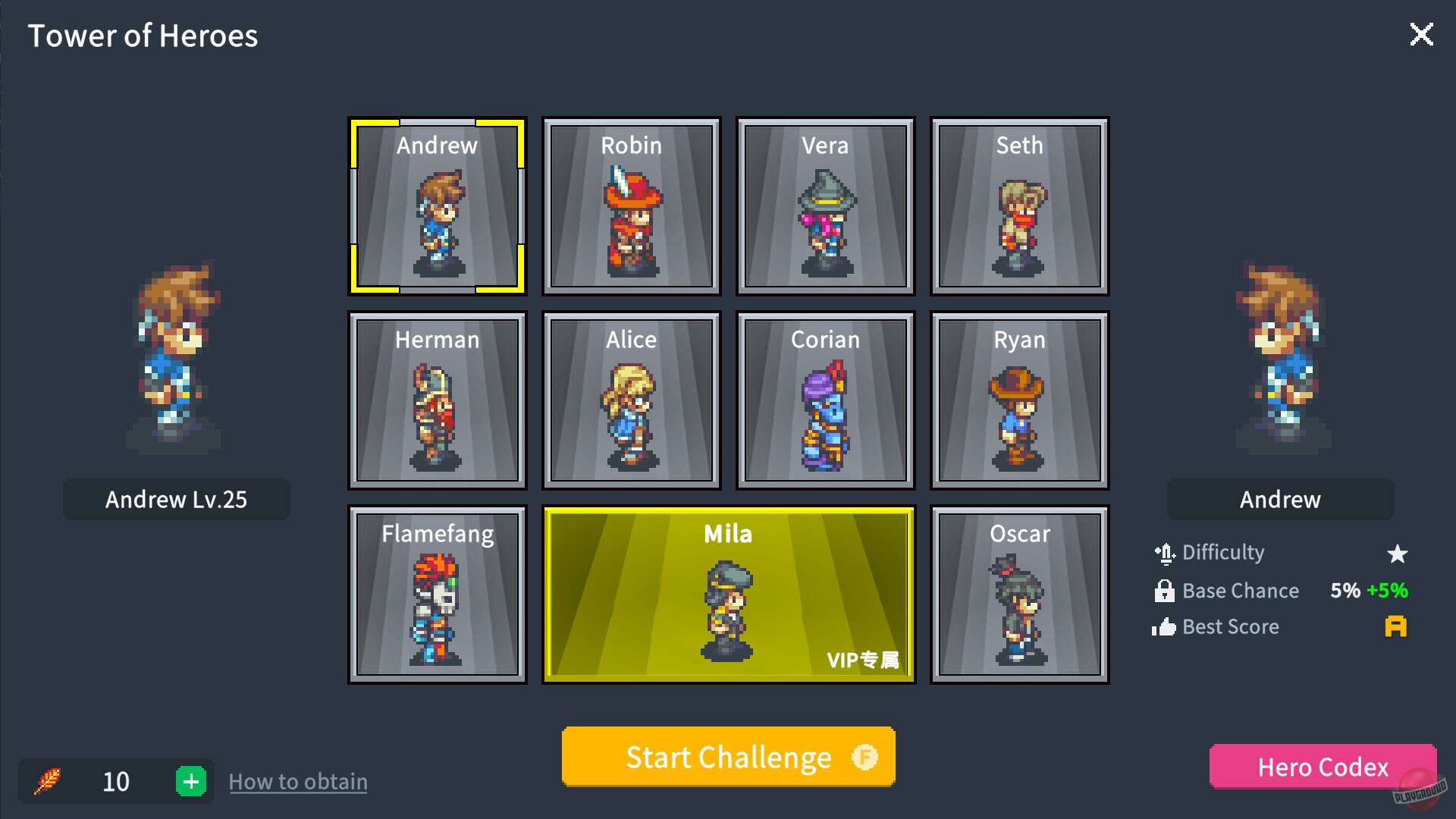This screenshot has width=1456, height=819.
Task: Click the Andrew name panel on the right
Action: click(x=1279, y=499)
